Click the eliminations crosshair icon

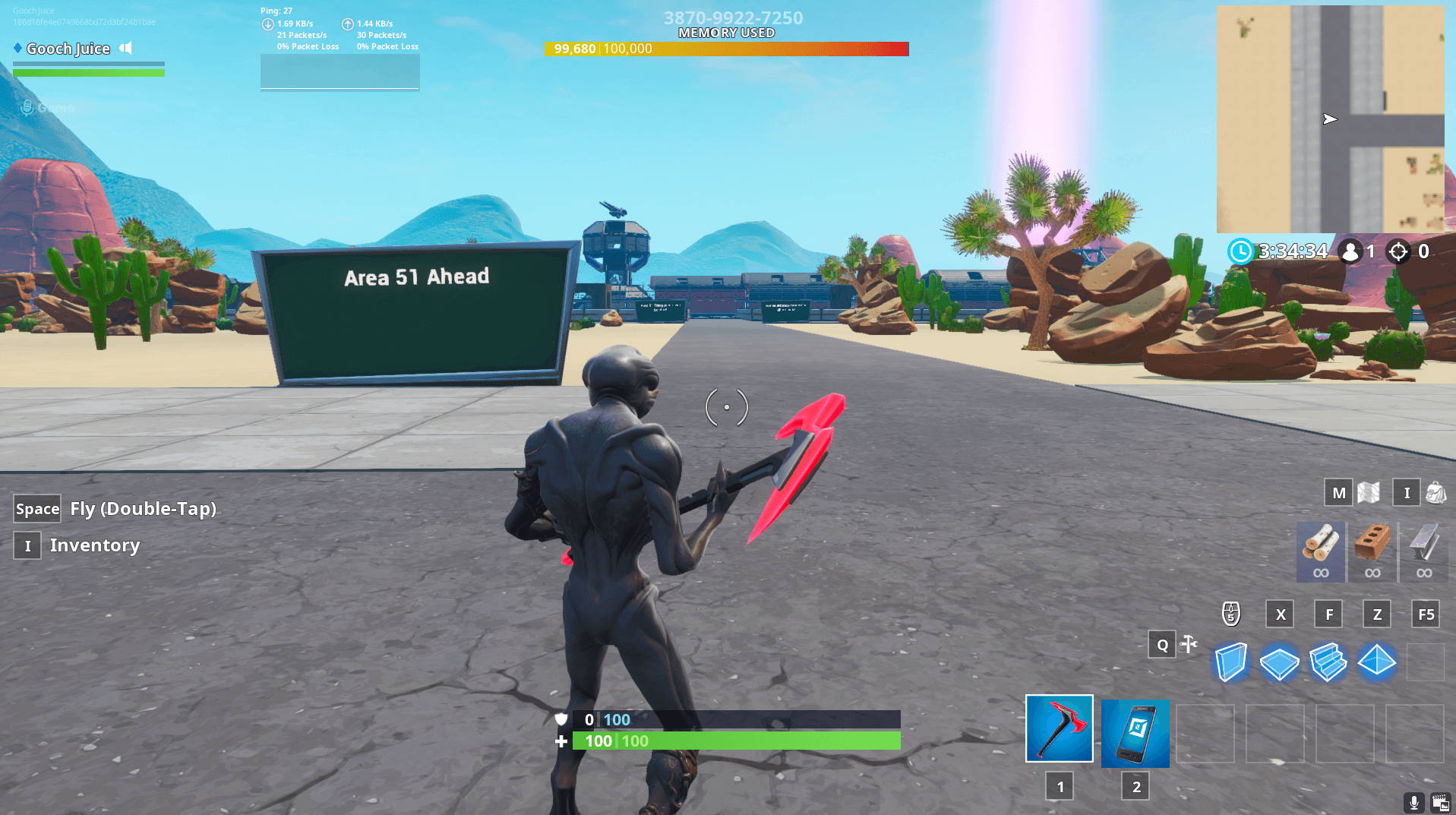[1398, 251]
